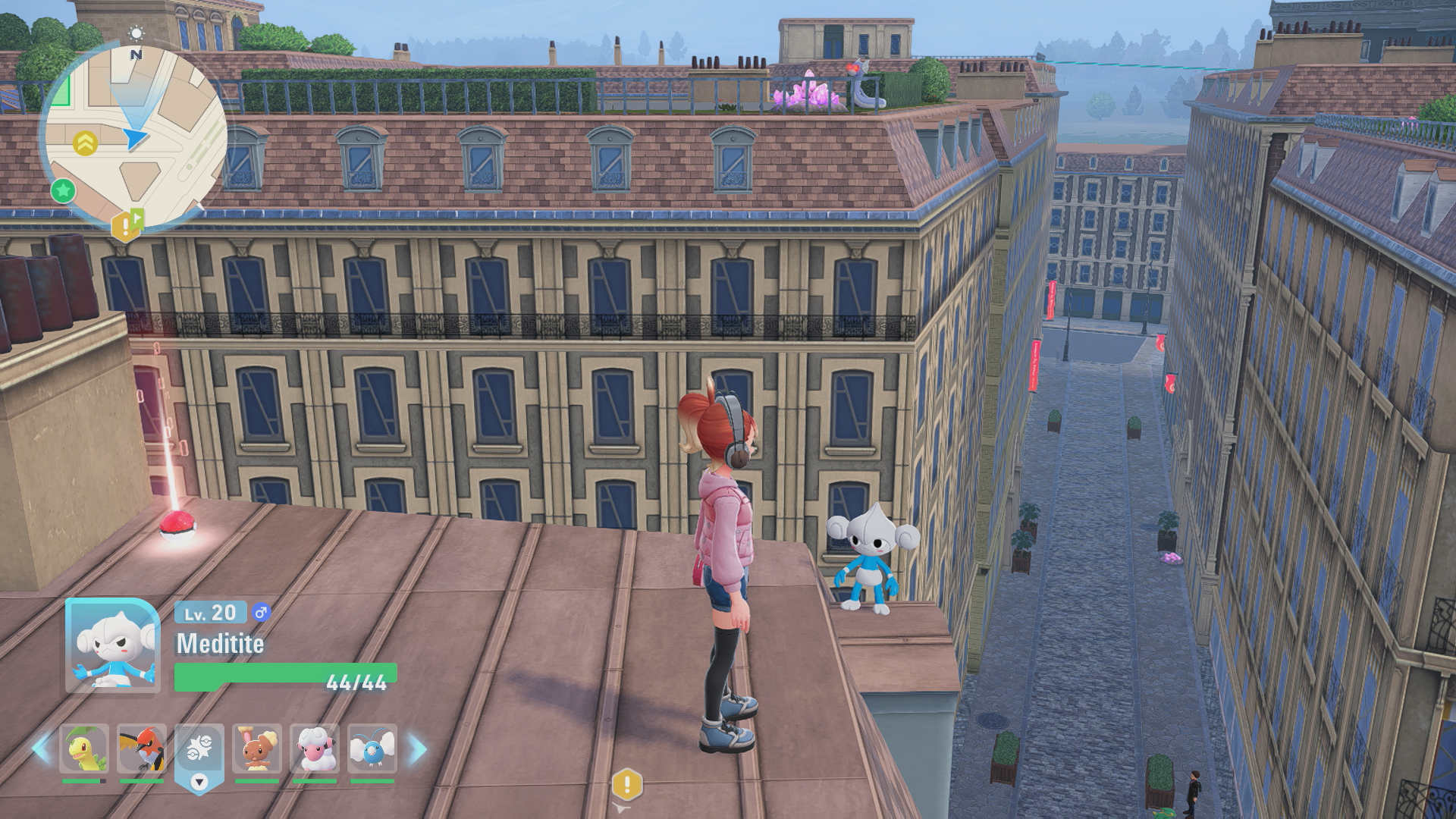Select the active Meditite slot with Poké Balls

[199, 751]
